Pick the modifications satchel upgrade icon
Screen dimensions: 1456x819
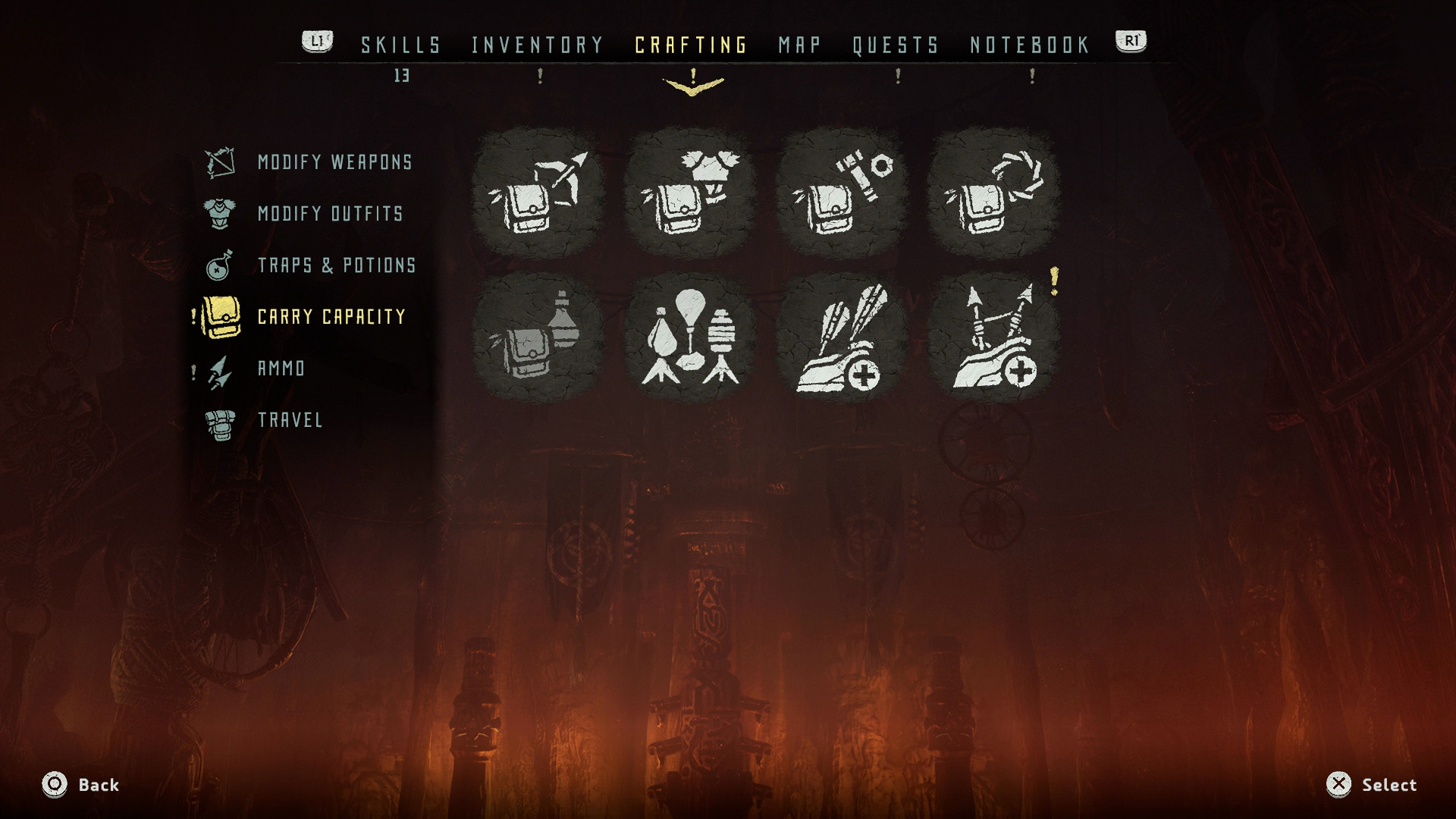pyautogui.click(x=842, y=193)
